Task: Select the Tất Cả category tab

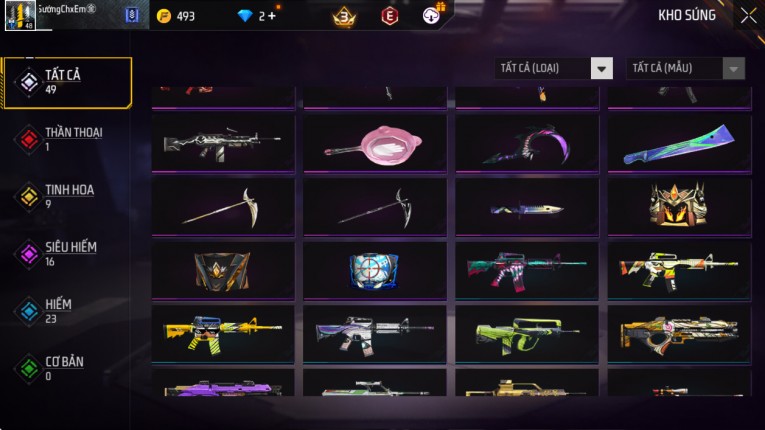Action: (x=67, y=82)
